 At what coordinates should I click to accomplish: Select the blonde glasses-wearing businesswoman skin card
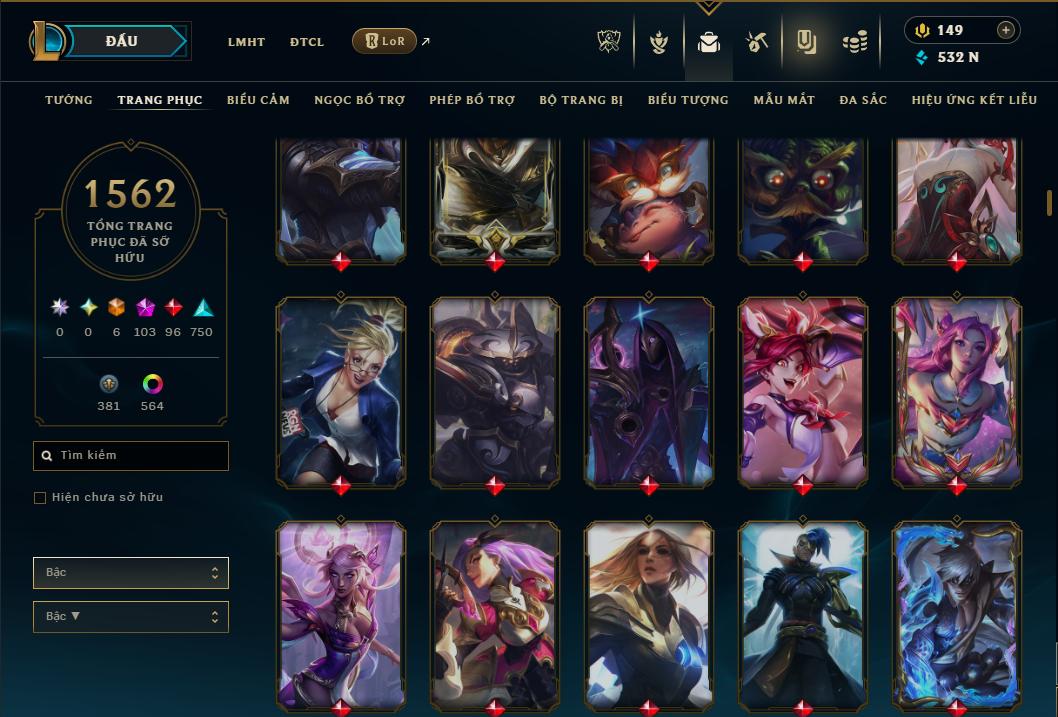point(340,390)
